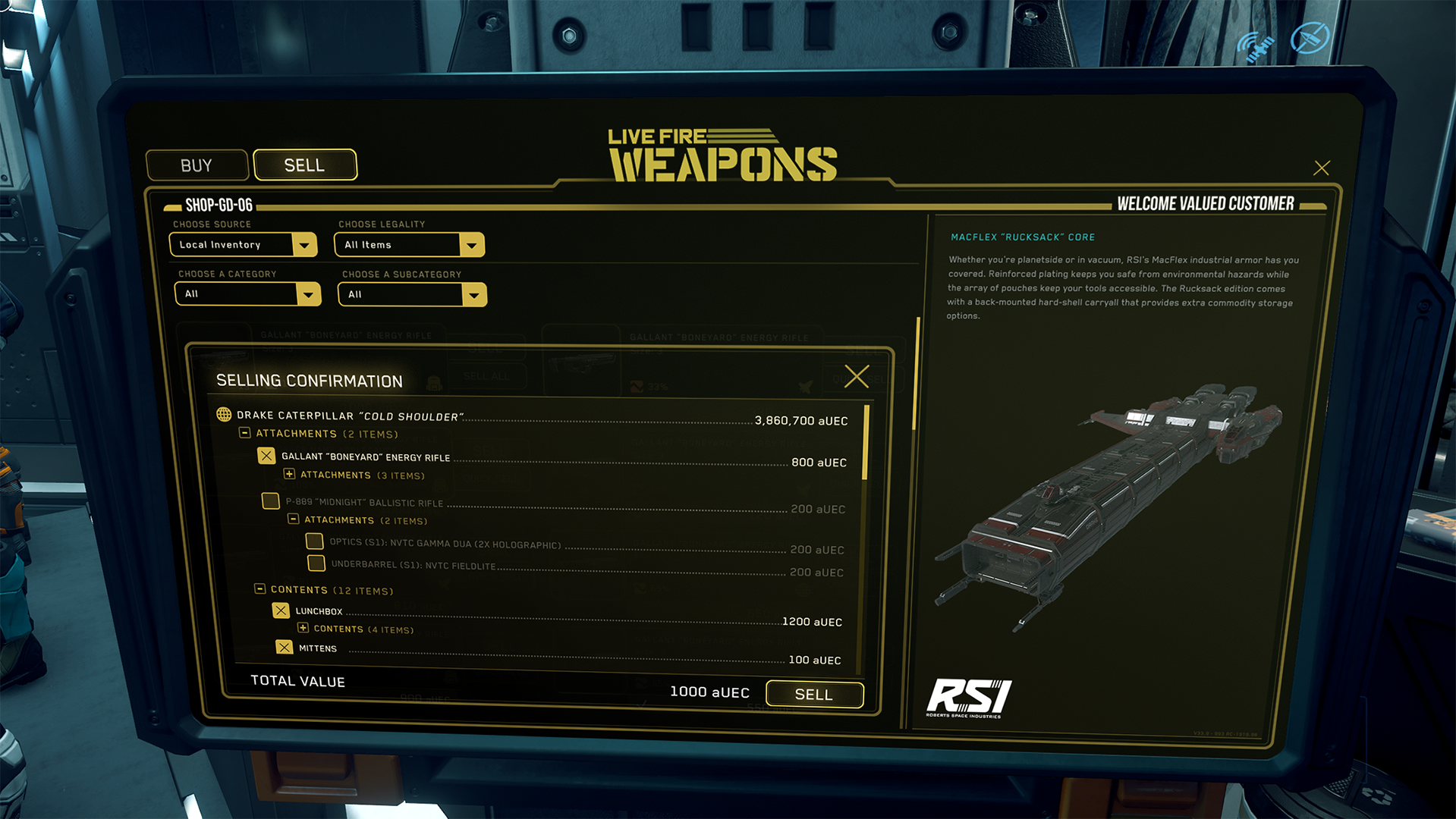The height and width of the screenshot is (819, 1456).
Task: Open the Choose Source dropdown
Action: pos(303,244)
